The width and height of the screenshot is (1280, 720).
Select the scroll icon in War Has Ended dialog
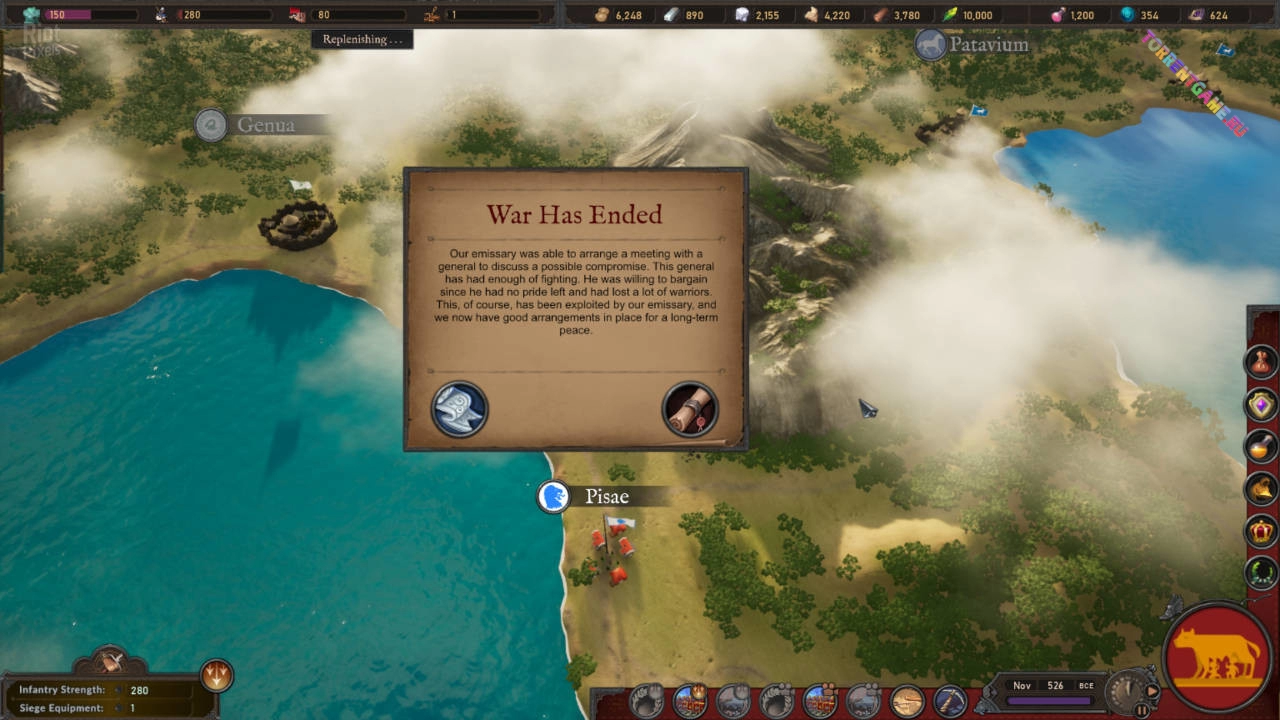(689, 409)
